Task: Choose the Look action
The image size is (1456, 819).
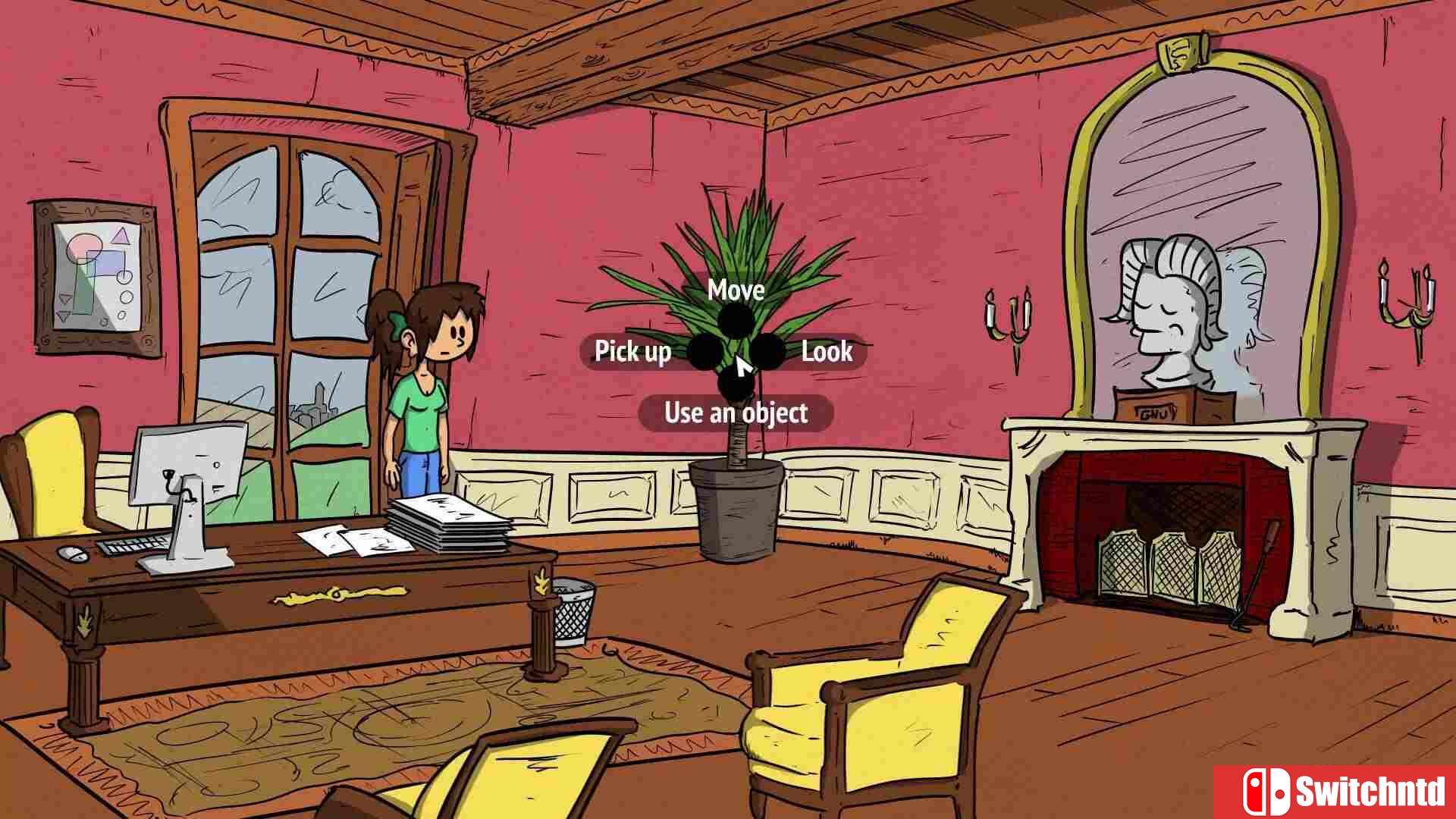Action: tap(826, 352)
